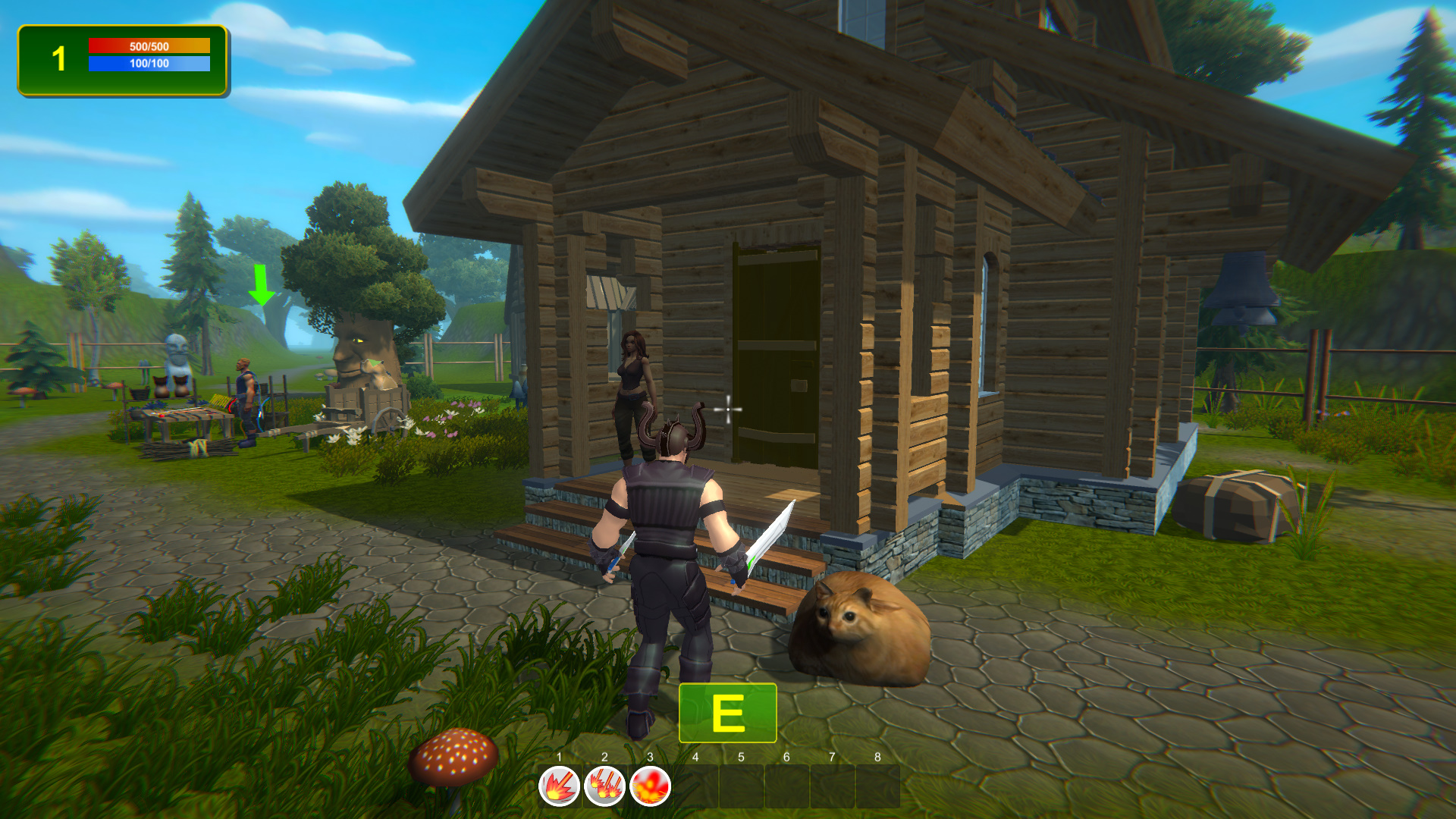Viewport: 1456px width, 819px height.
Task: Click the crosshair in the screen center
Action: tap(727, 409)
